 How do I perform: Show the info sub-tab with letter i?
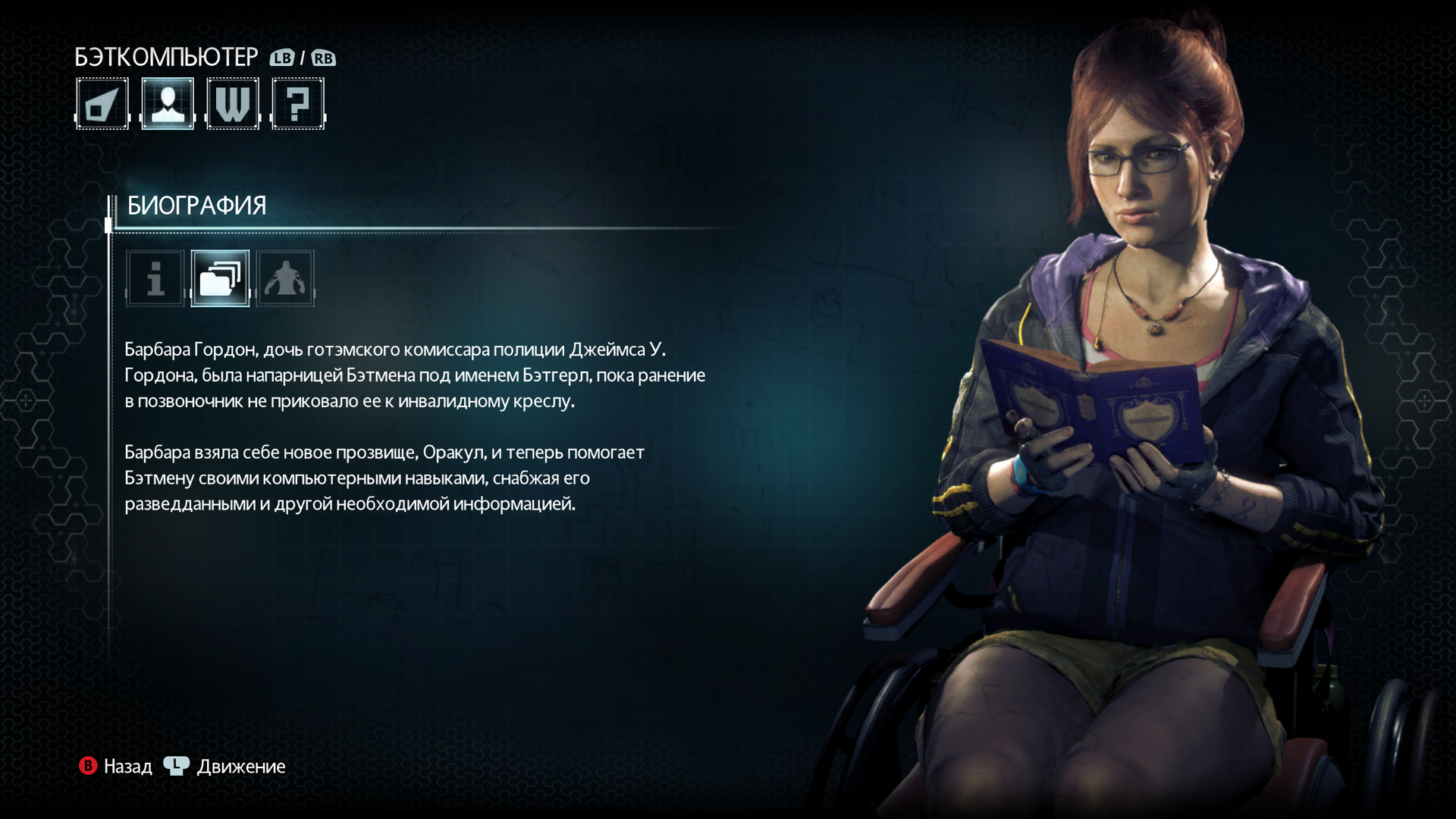pos(155,278)
